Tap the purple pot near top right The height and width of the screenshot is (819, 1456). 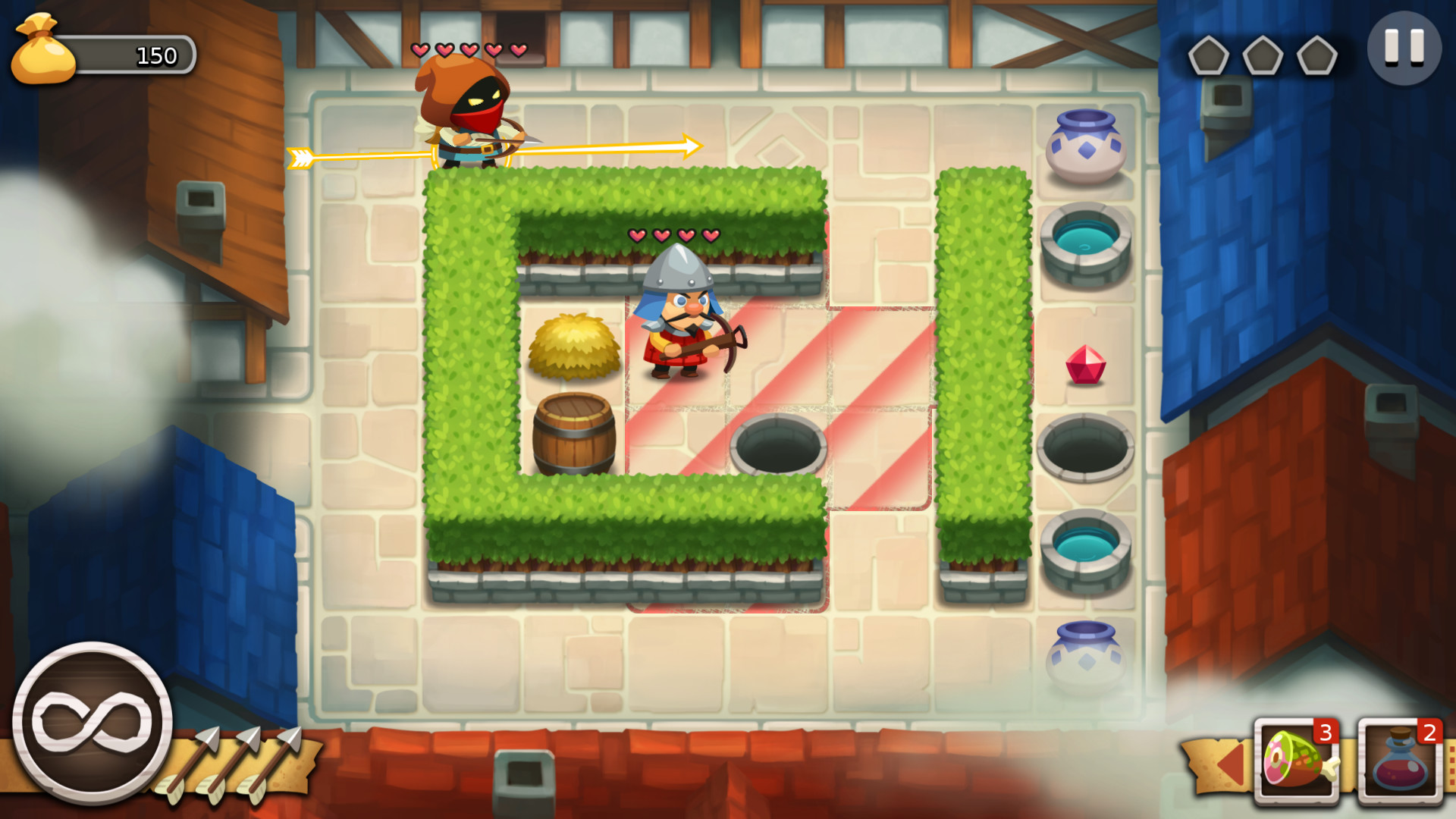1086,144
